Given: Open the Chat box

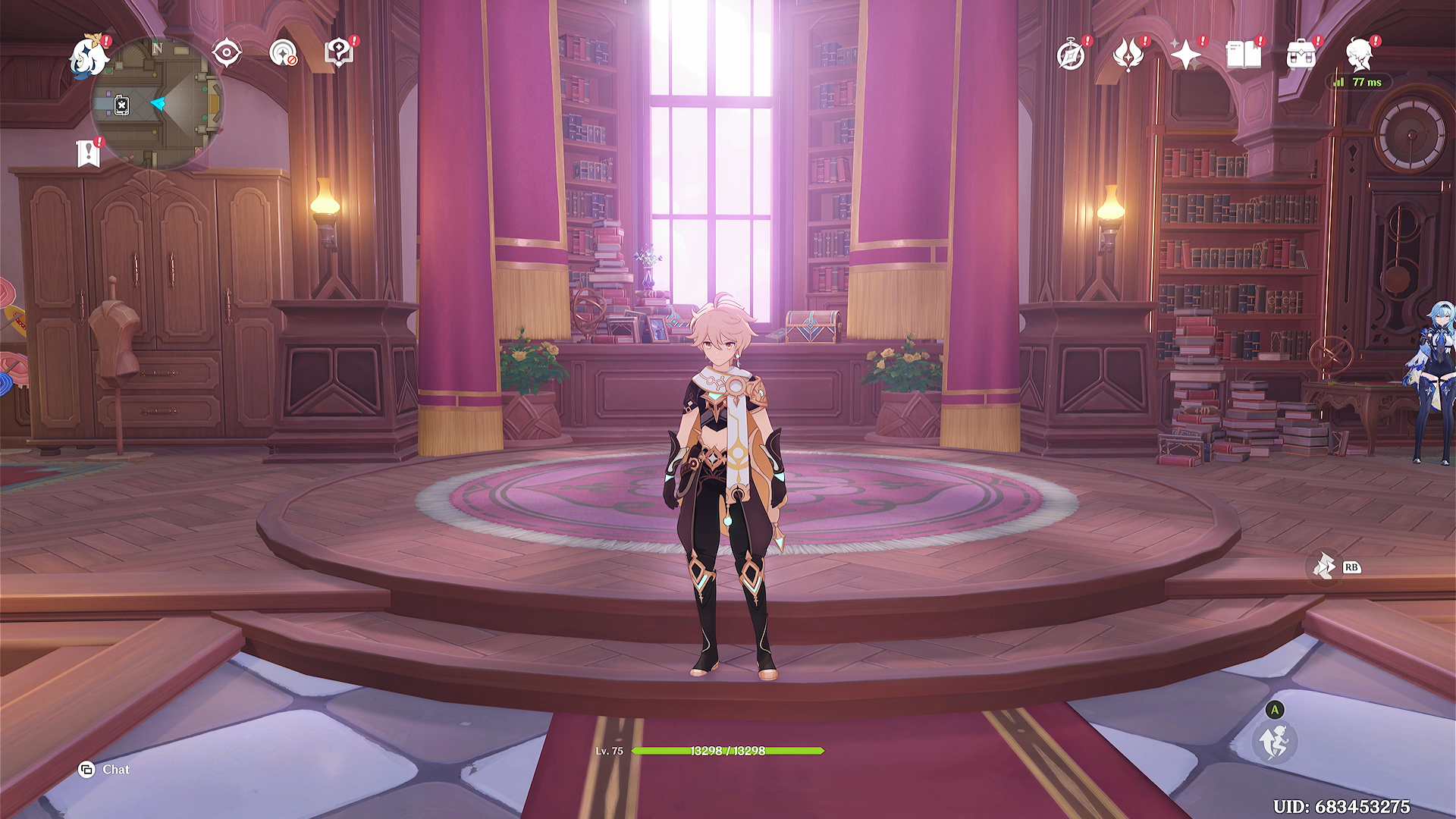Looking at the screenshot, I should pos(105,770).
